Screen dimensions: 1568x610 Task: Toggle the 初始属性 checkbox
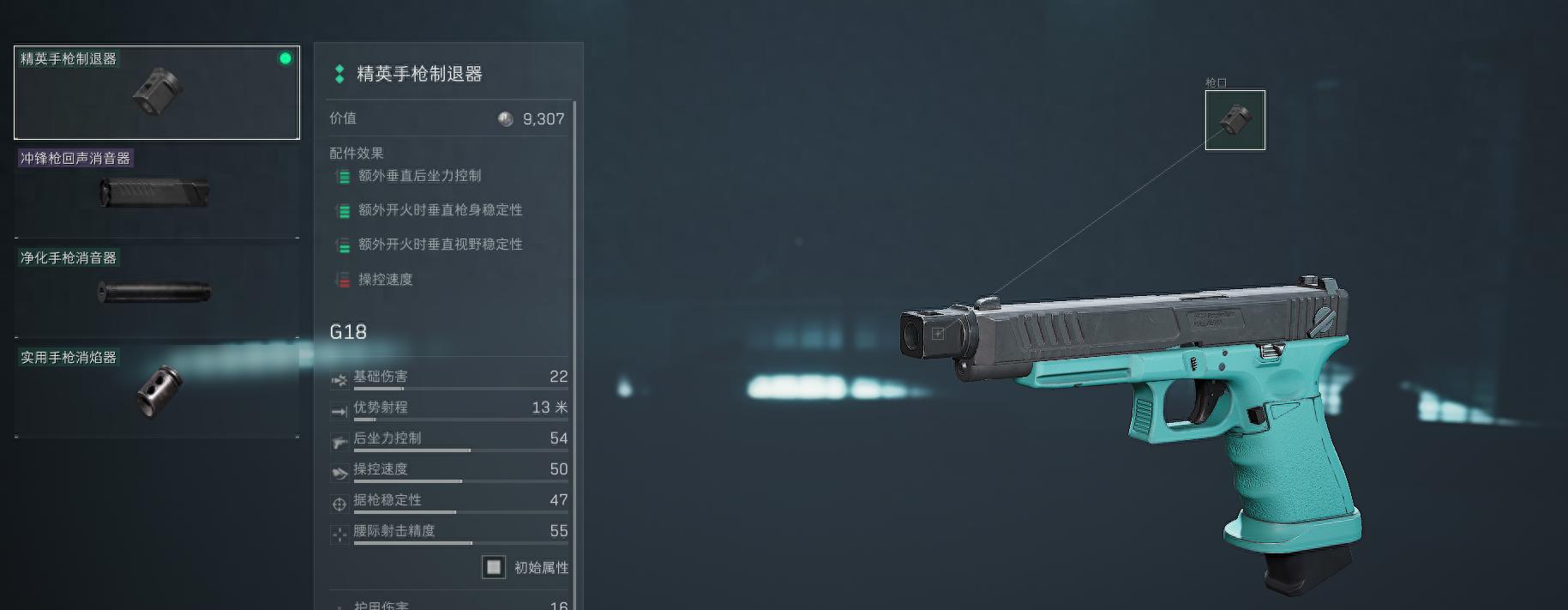pyautogui.click(x=494, y=567)
